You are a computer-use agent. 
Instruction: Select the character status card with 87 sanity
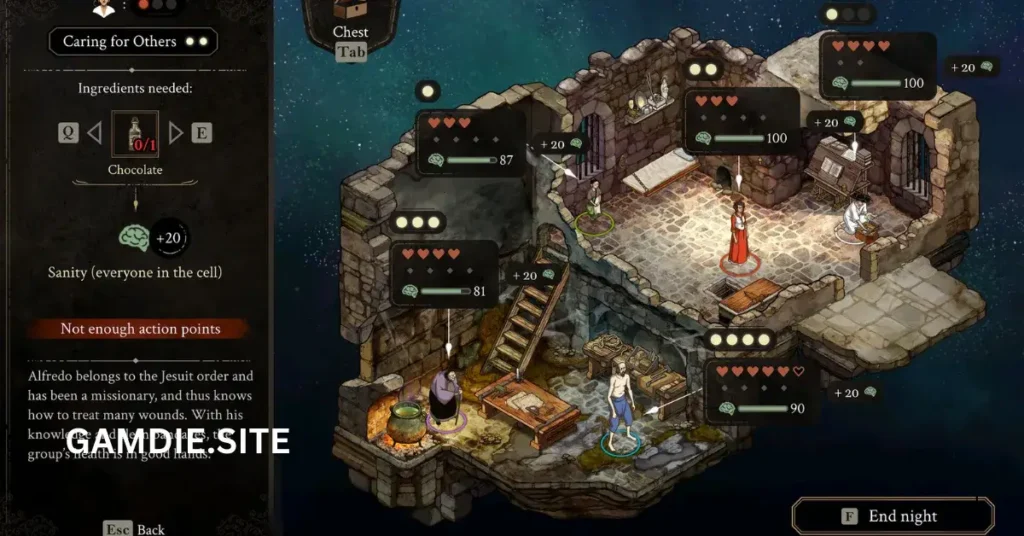click(x=471, y=142)
